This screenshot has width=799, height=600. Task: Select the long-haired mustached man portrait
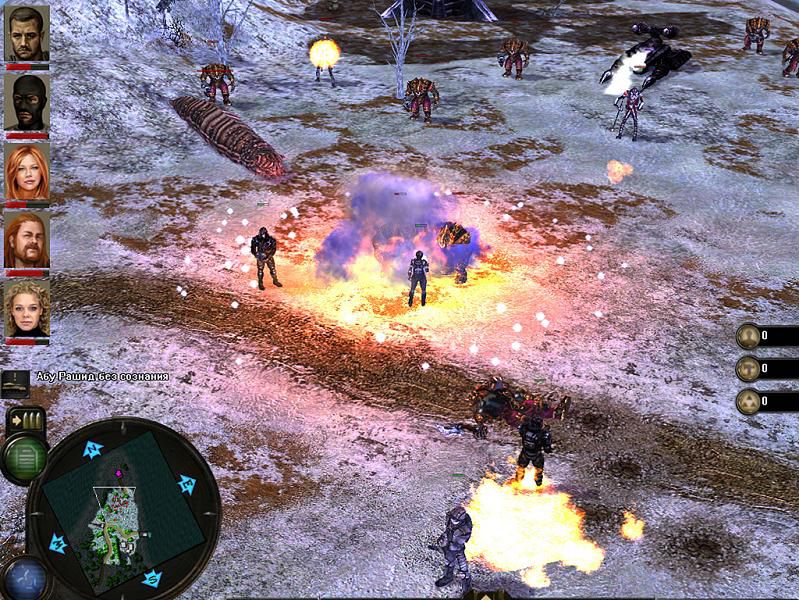pyautogui.click(x=27, y=240)
